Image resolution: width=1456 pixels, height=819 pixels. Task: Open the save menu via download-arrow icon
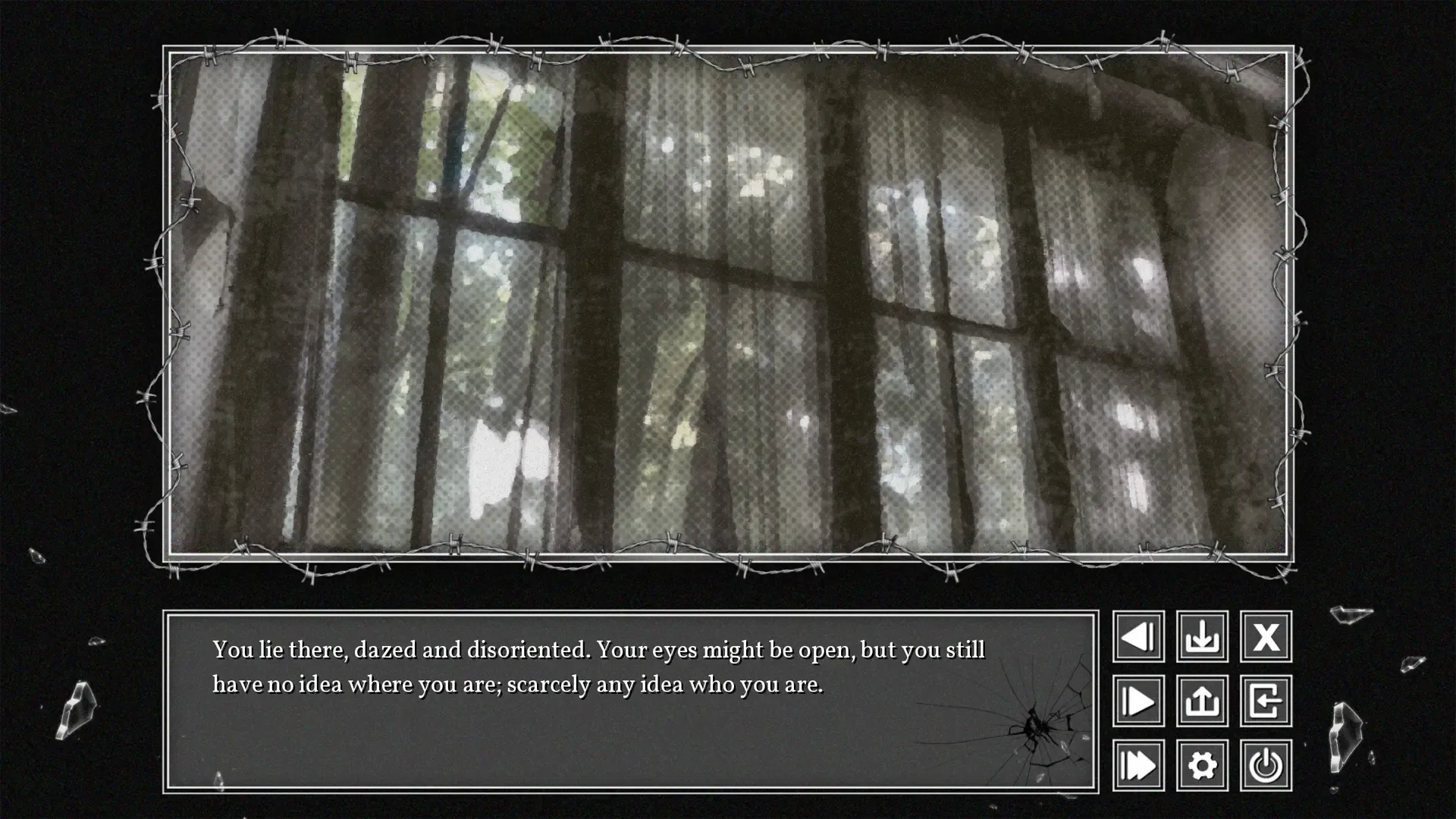coord(1202,637)
